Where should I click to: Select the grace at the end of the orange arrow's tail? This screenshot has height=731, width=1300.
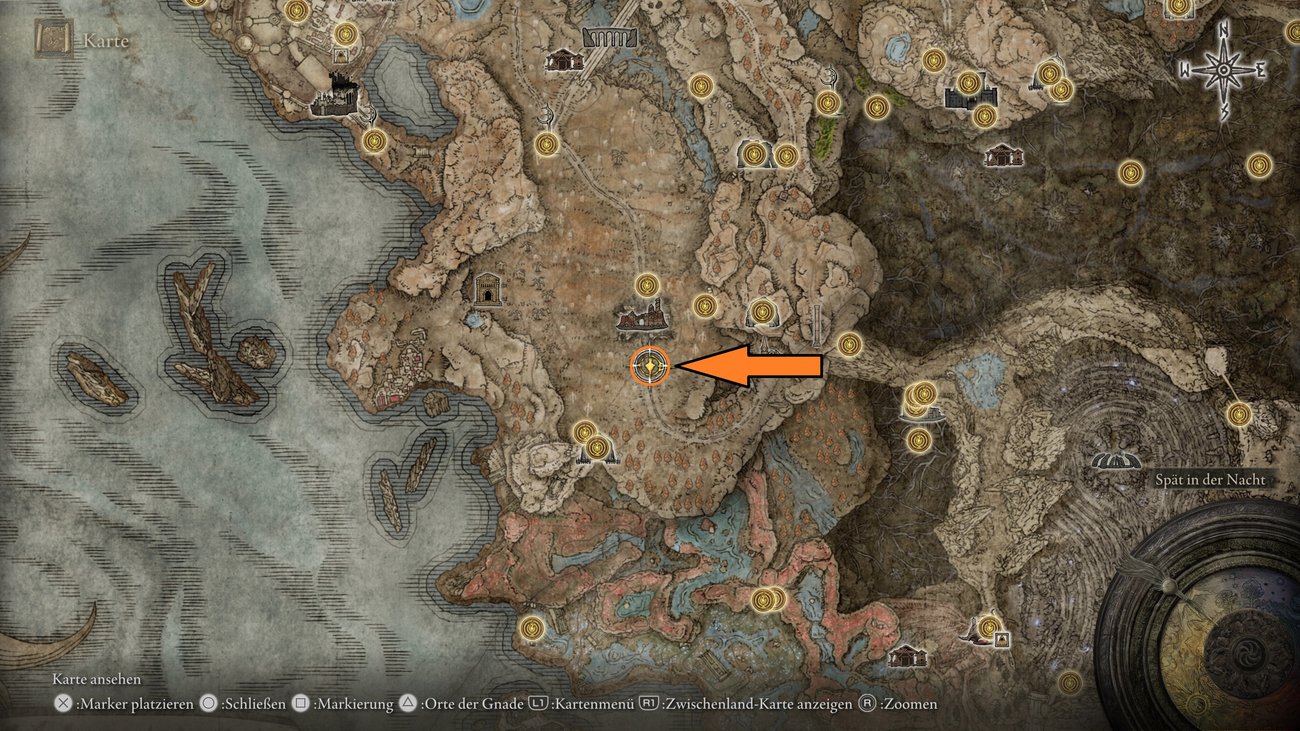(849, 344)
